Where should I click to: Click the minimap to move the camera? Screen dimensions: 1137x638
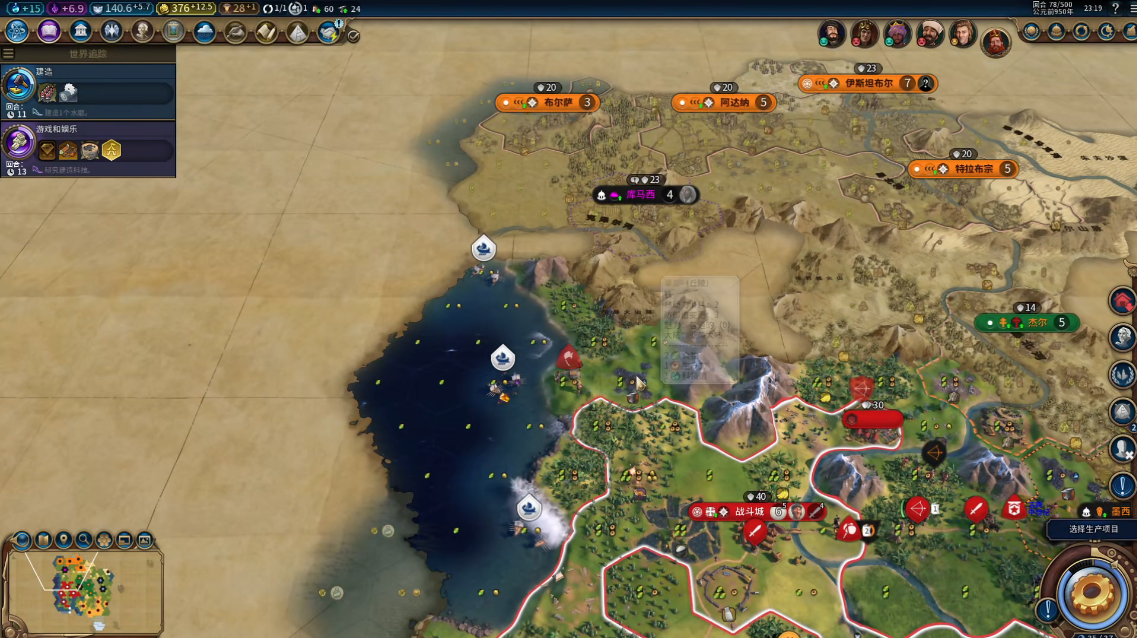(x=84, y=590)
